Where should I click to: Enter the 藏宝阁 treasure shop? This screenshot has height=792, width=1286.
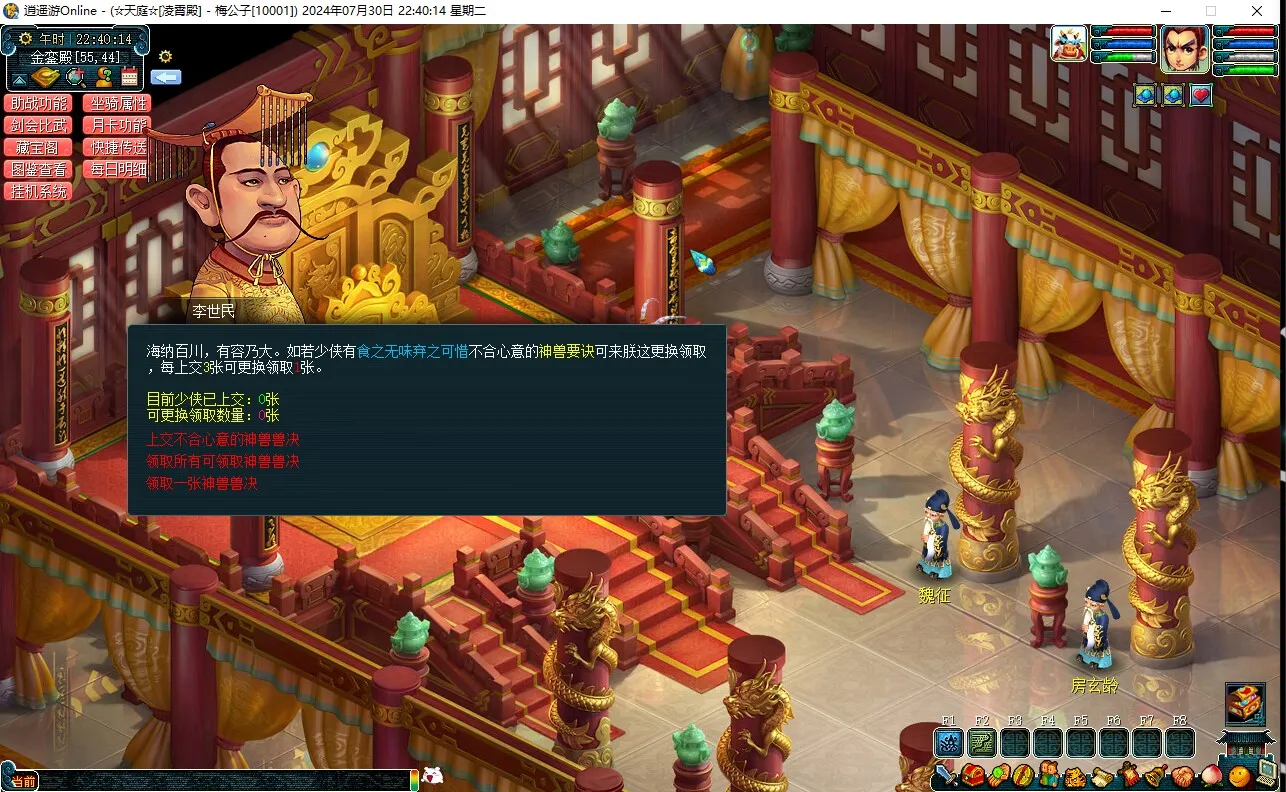(38, 148)
